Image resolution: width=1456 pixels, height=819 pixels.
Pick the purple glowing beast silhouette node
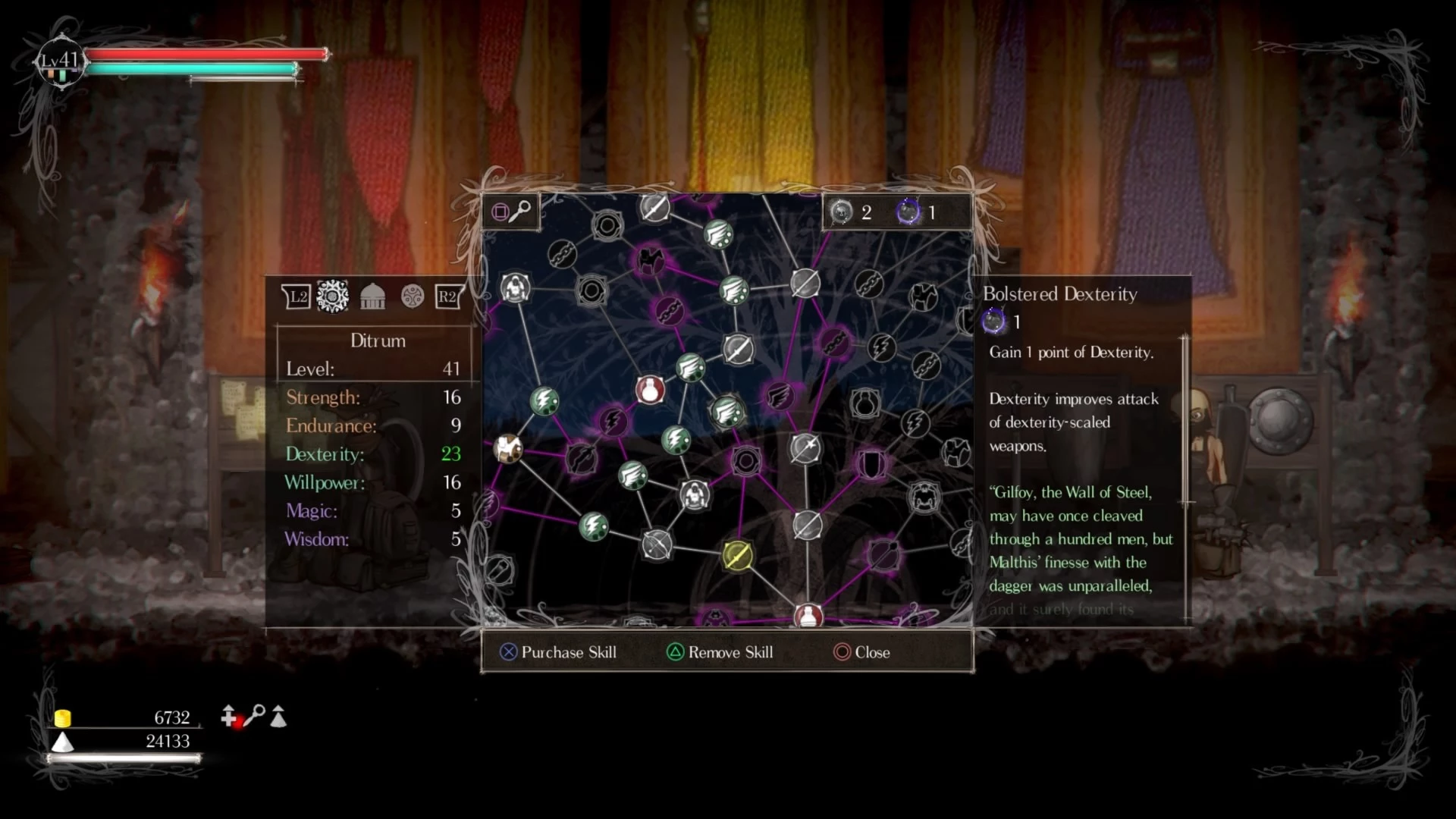click(649, 261)
